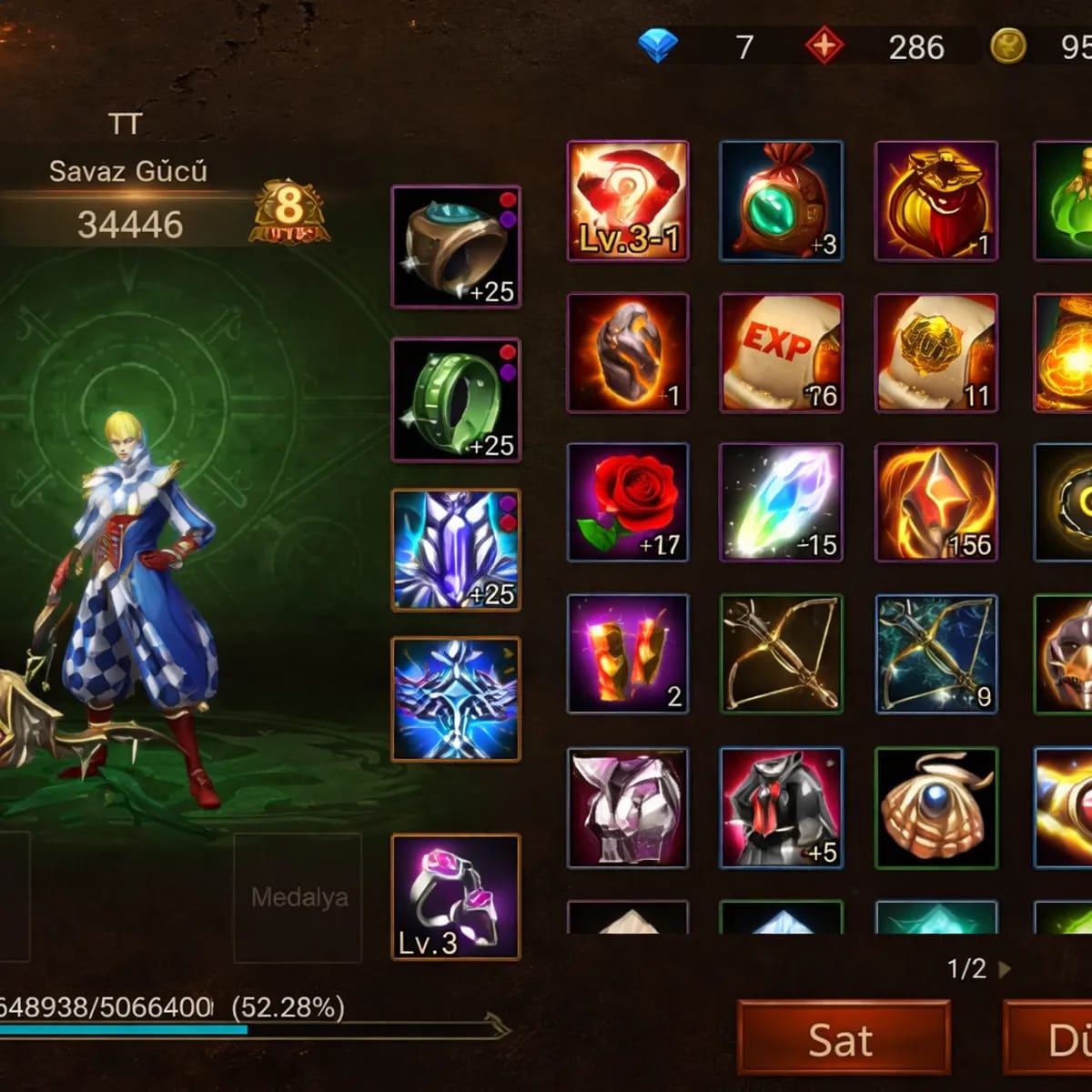This screenshot has width=1092, height=1092.
Task: Pick the black and red outfit +5
Action: pos(782,808)
